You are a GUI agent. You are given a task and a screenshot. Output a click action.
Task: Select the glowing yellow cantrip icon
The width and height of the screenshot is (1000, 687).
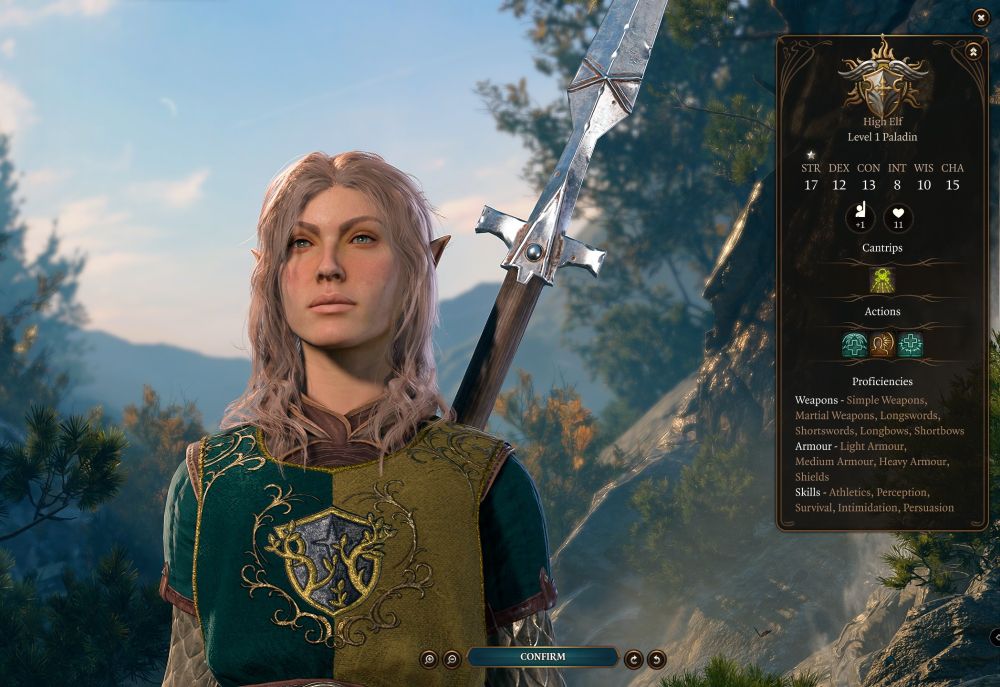(x=882, y=280)
